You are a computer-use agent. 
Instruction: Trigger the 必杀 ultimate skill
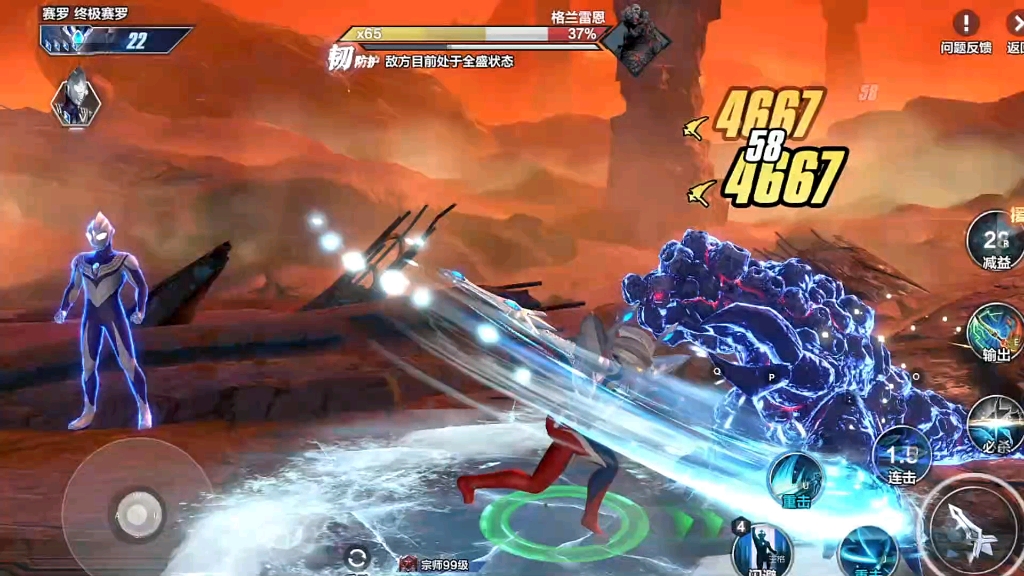pyautogui.click(x=996, y=424)
